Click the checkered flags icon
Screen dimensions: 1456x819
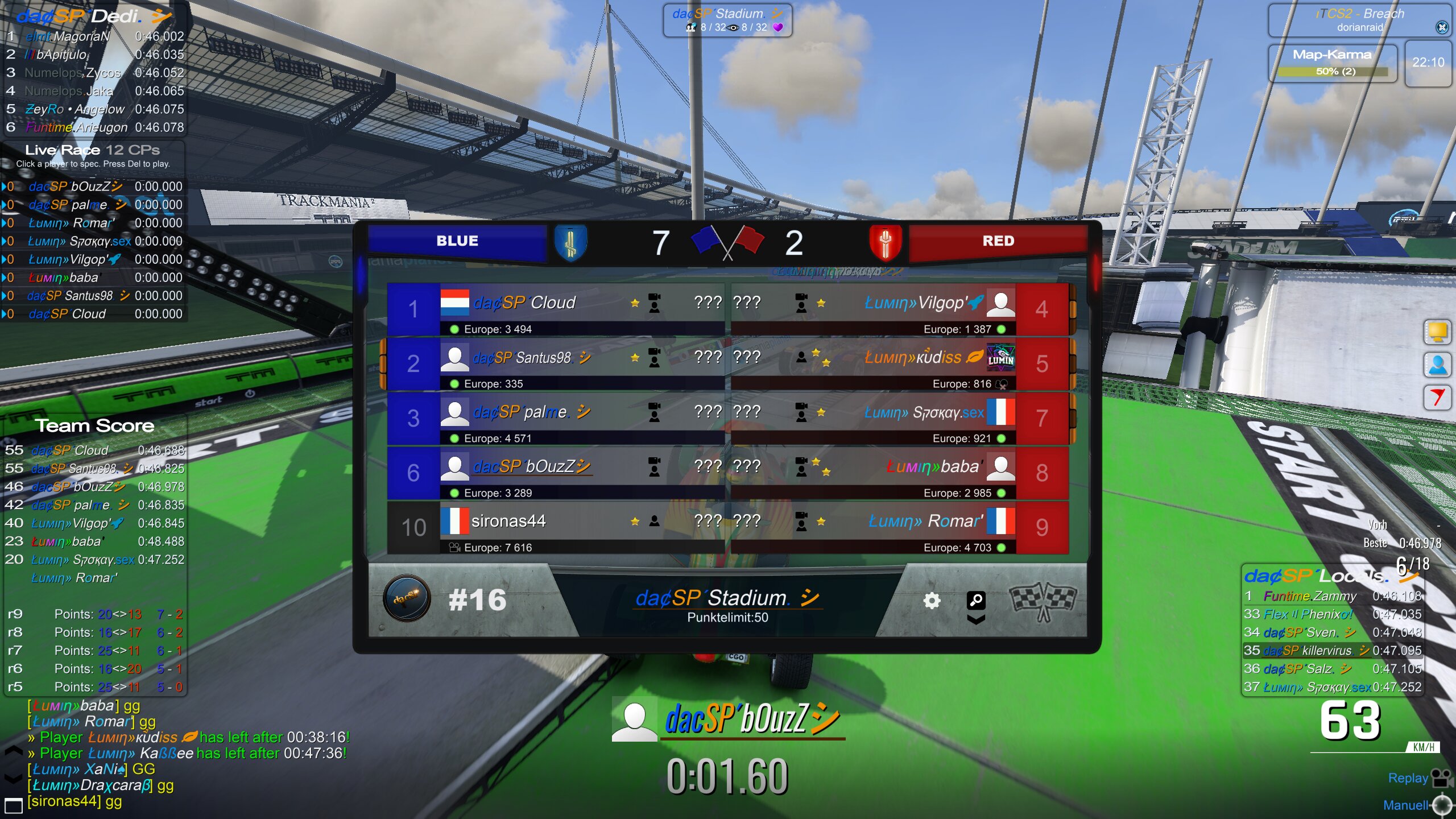tap(1043, 602)
